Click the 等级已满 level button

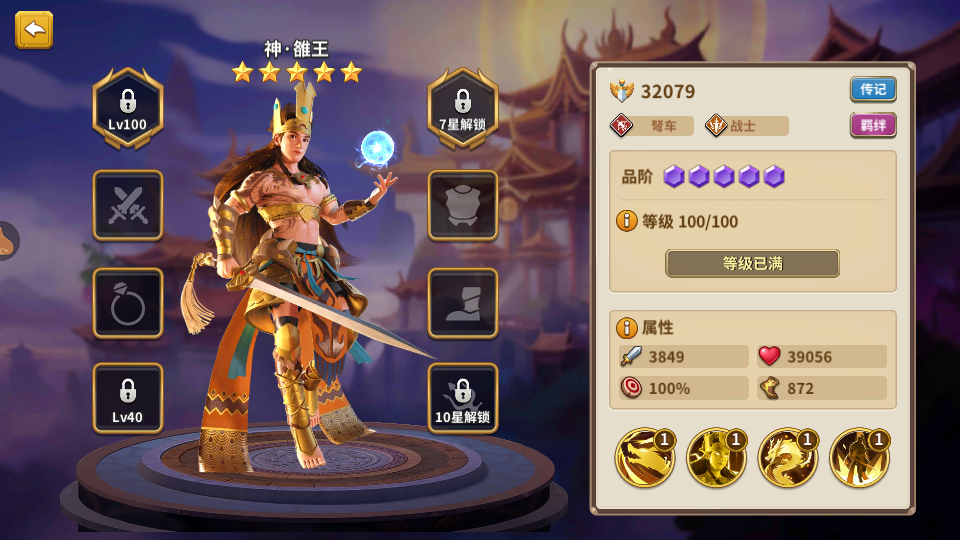pyautogui.click(x=752, y=263)
